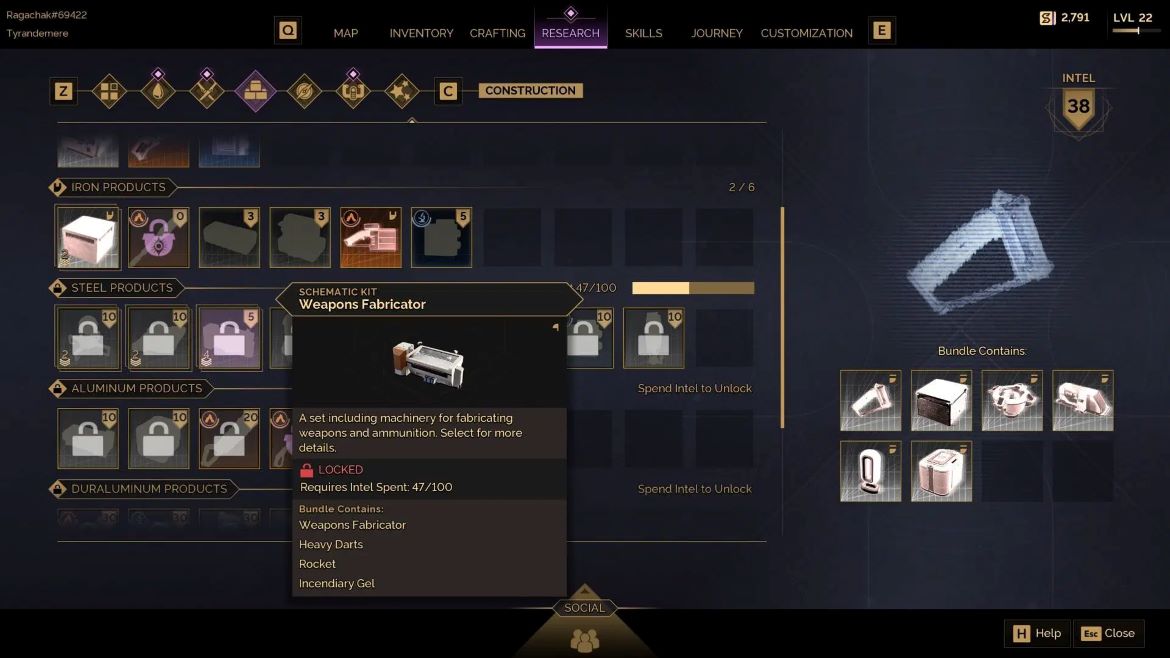Pick the stacked ingots Construction category

(255, 91)
